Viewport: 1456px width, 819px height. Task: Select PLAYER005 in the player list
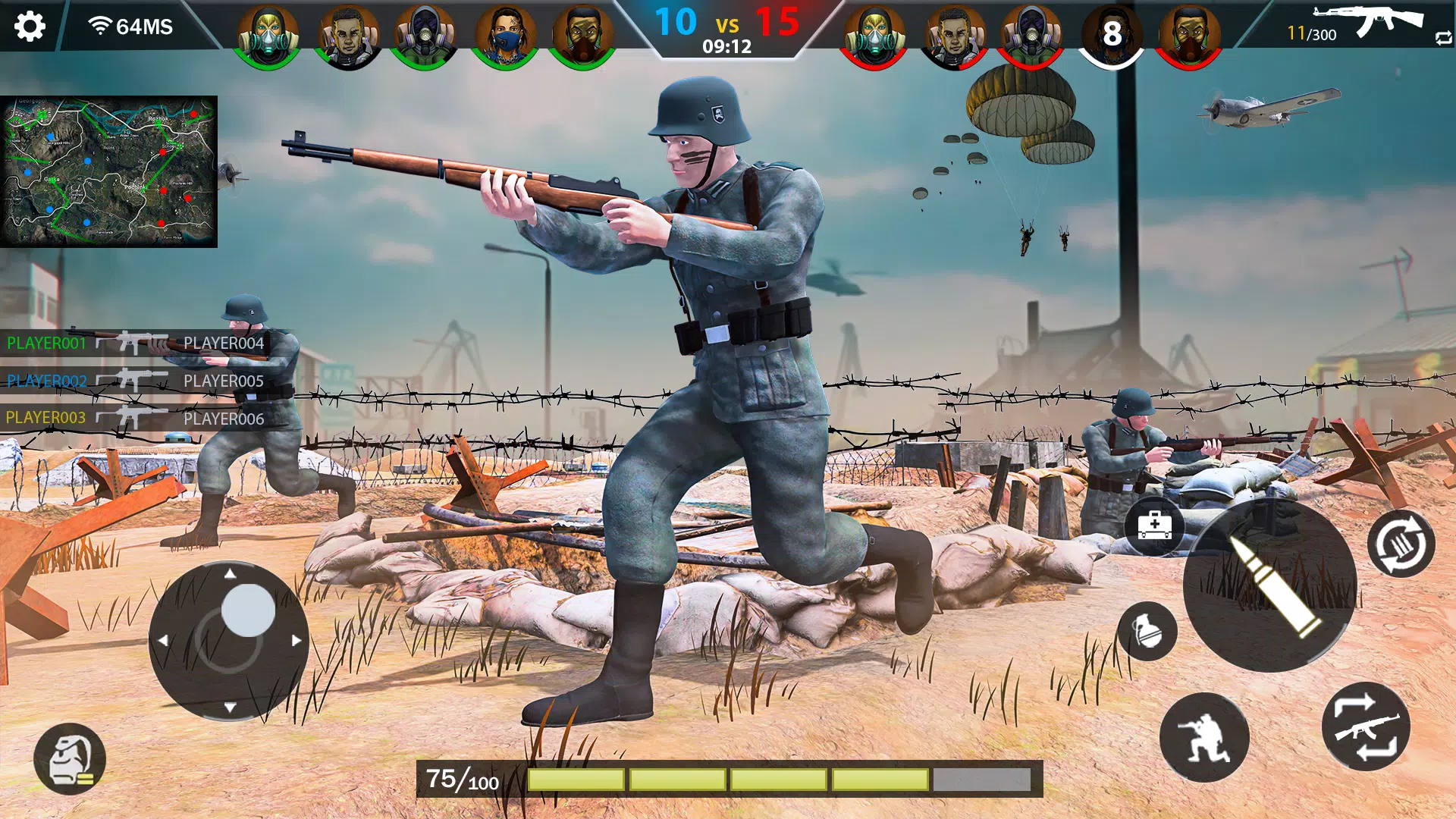(224, 381)
